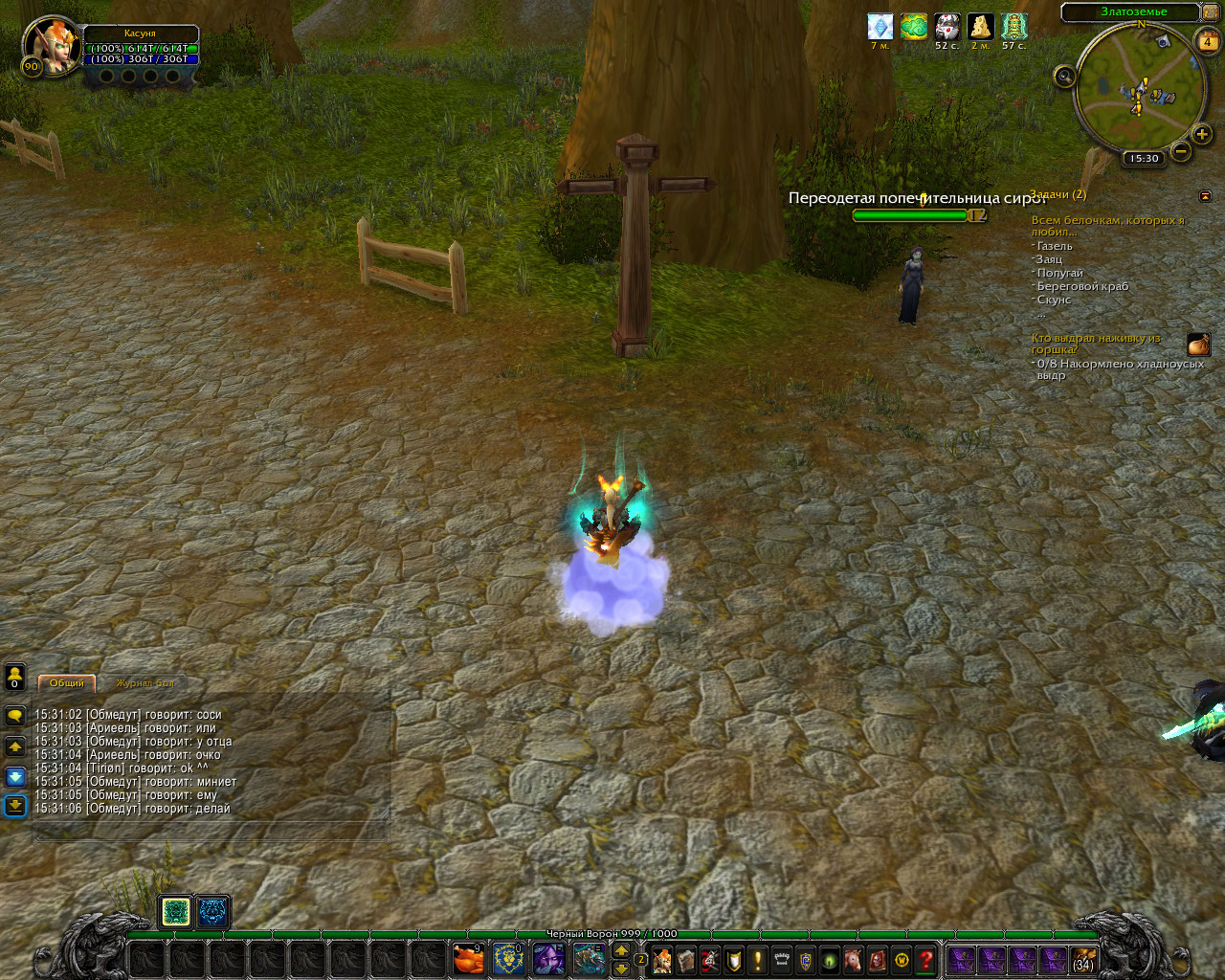1225x980 pixels.
Task: Switch to the Журнал боя chat tab
Action: pos(145,683)
